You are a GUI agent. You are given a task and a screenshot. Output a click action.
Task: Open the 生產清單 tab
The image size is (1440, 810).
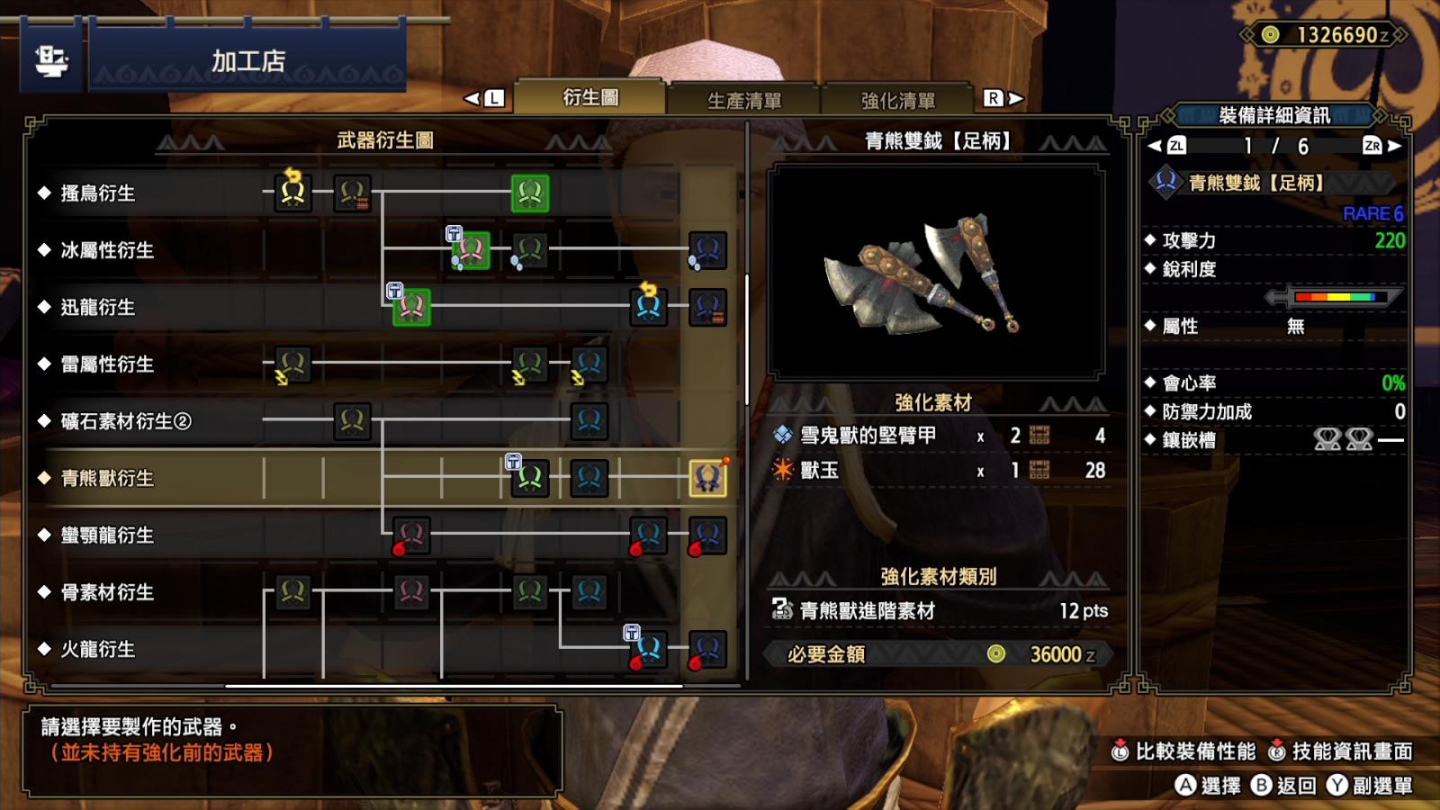[x=744, y=100]
